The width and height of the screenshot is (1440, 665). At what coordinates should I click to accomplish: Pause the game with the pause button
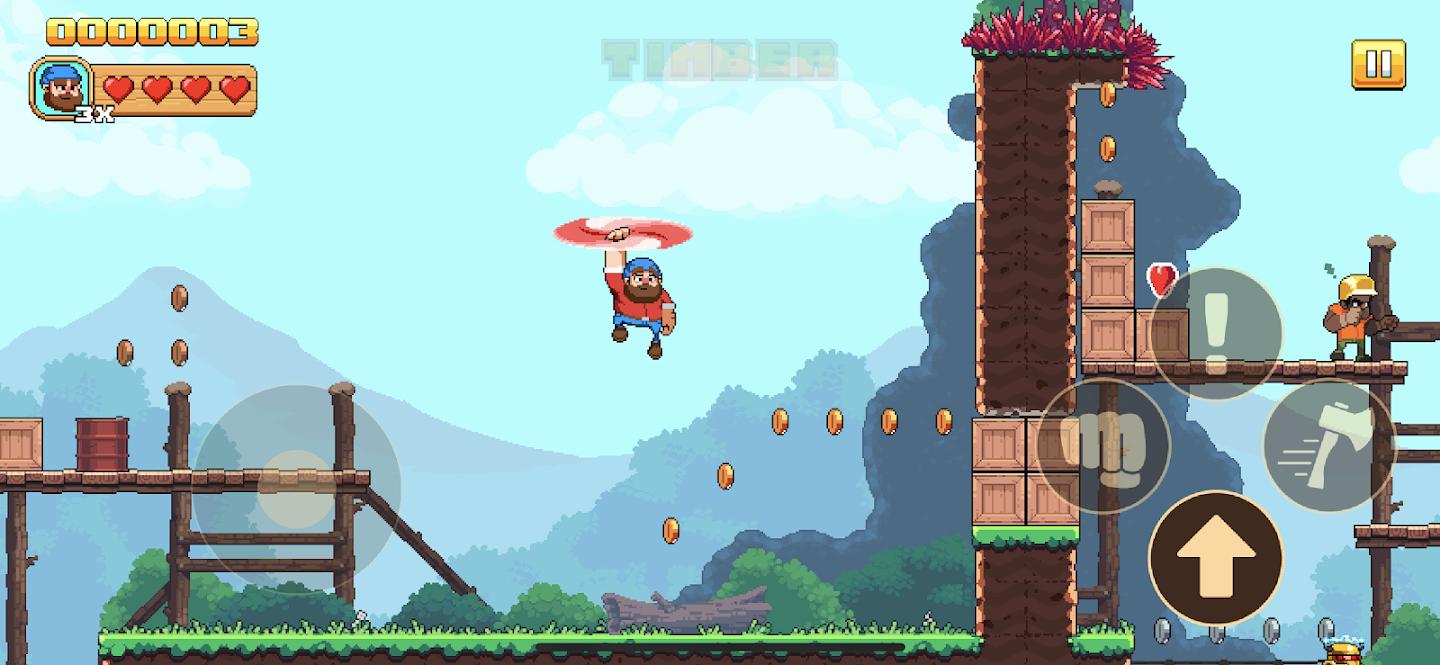[1378, 64]
